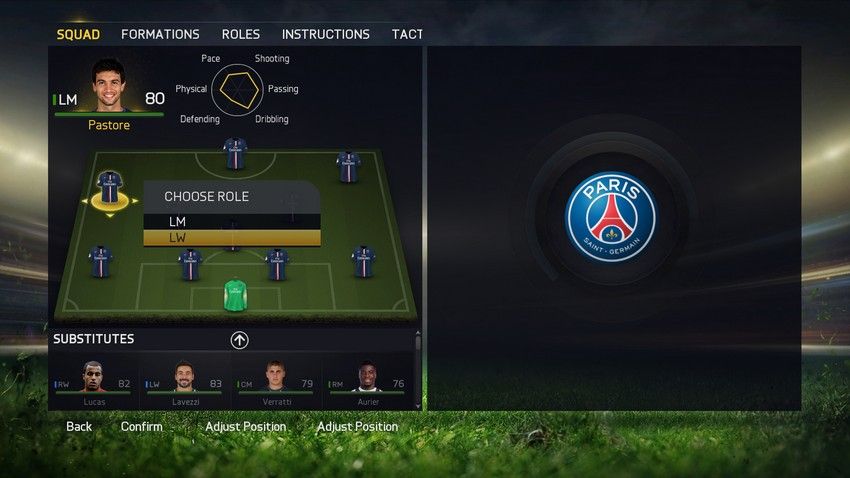Click the highlighted LM player on the pitch
This screenshot has width=850, height=478.
109,188
